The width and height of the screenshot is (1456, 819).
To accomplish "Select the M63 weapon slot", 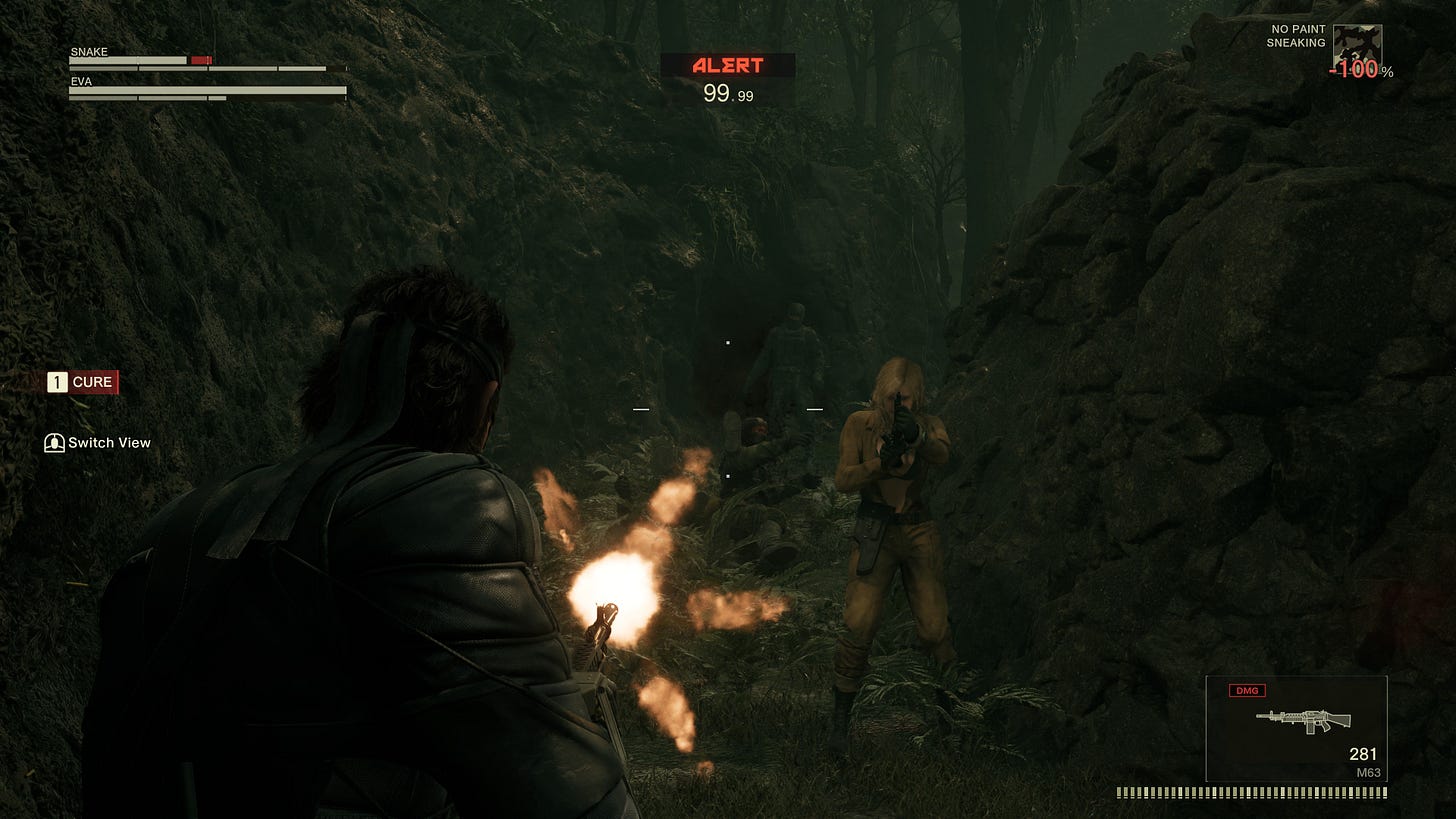I will (1296, 728).
